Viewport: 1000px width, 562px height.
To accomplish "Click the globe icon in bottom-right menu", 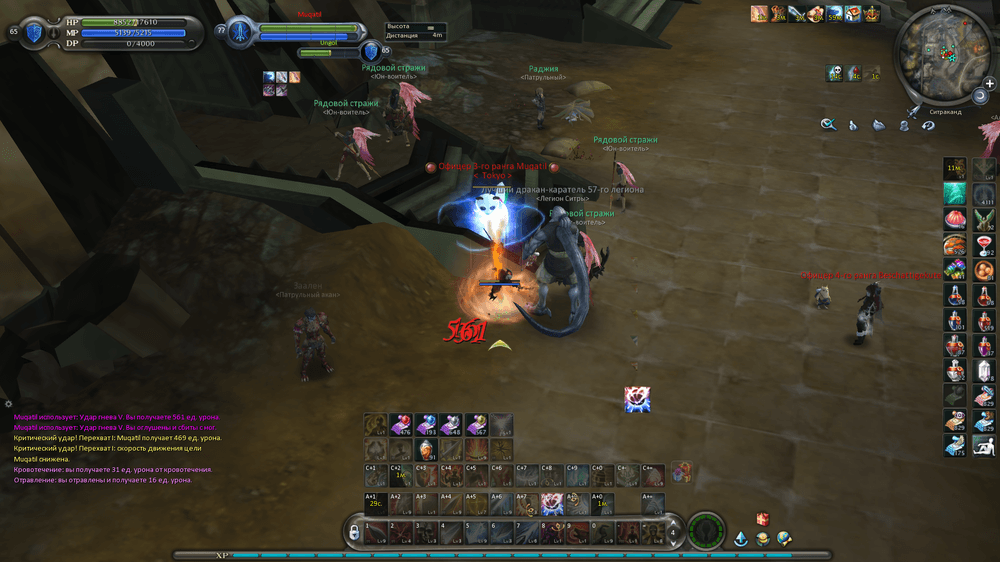I will (x=784, y=539).
